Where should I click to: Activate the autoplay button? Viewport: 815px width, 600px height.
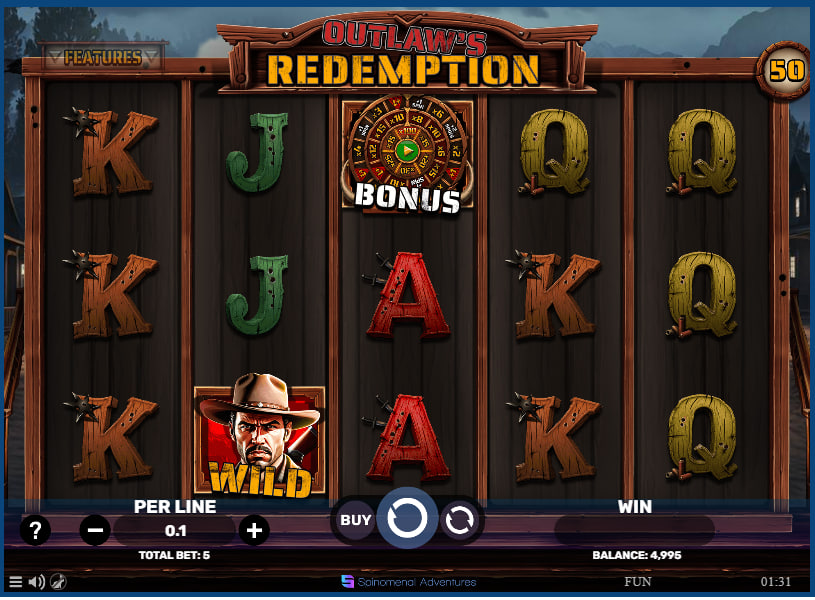[x=460, y=520]
